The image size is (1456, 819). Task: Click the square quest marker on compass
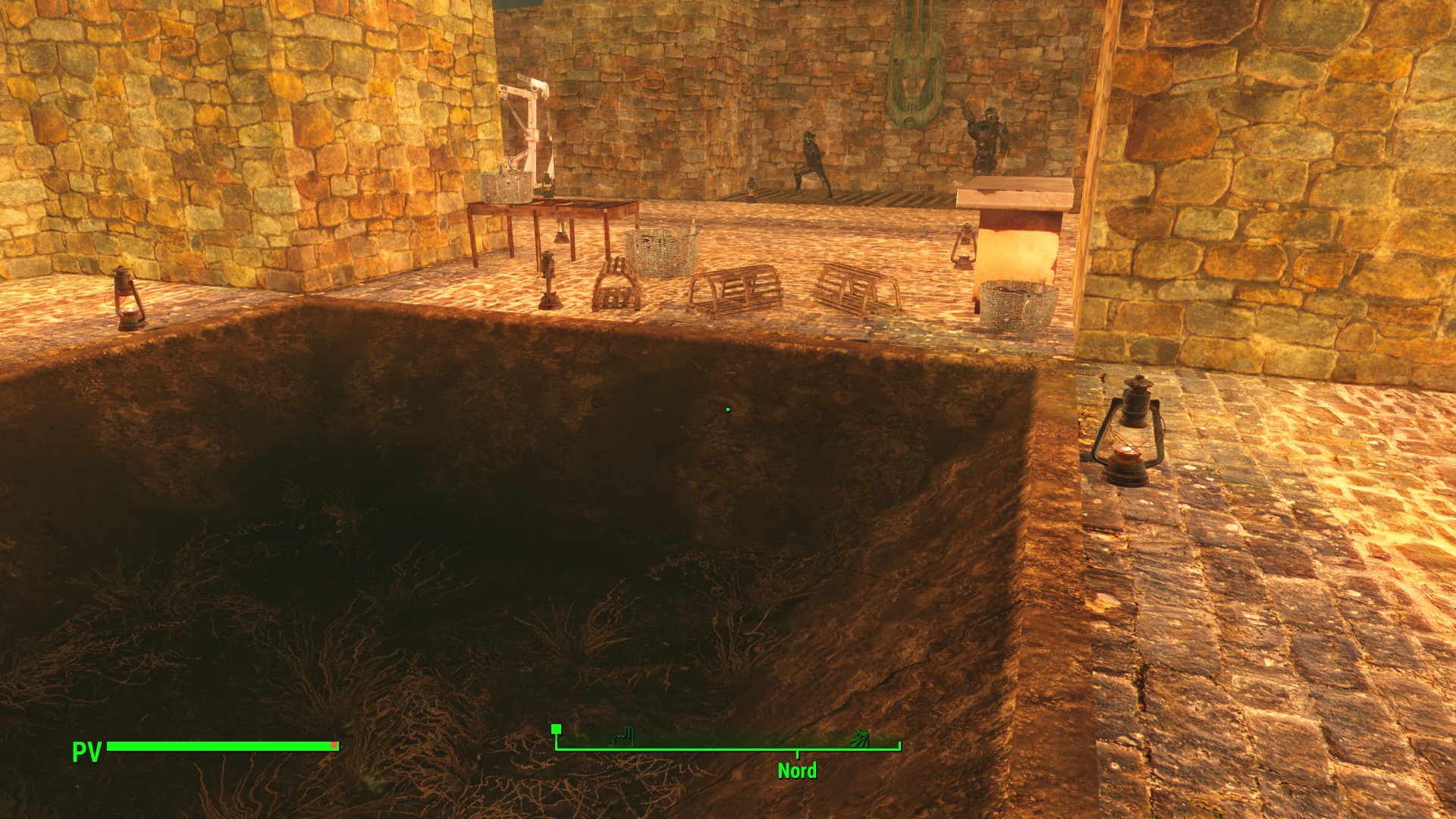pos(556,730)
